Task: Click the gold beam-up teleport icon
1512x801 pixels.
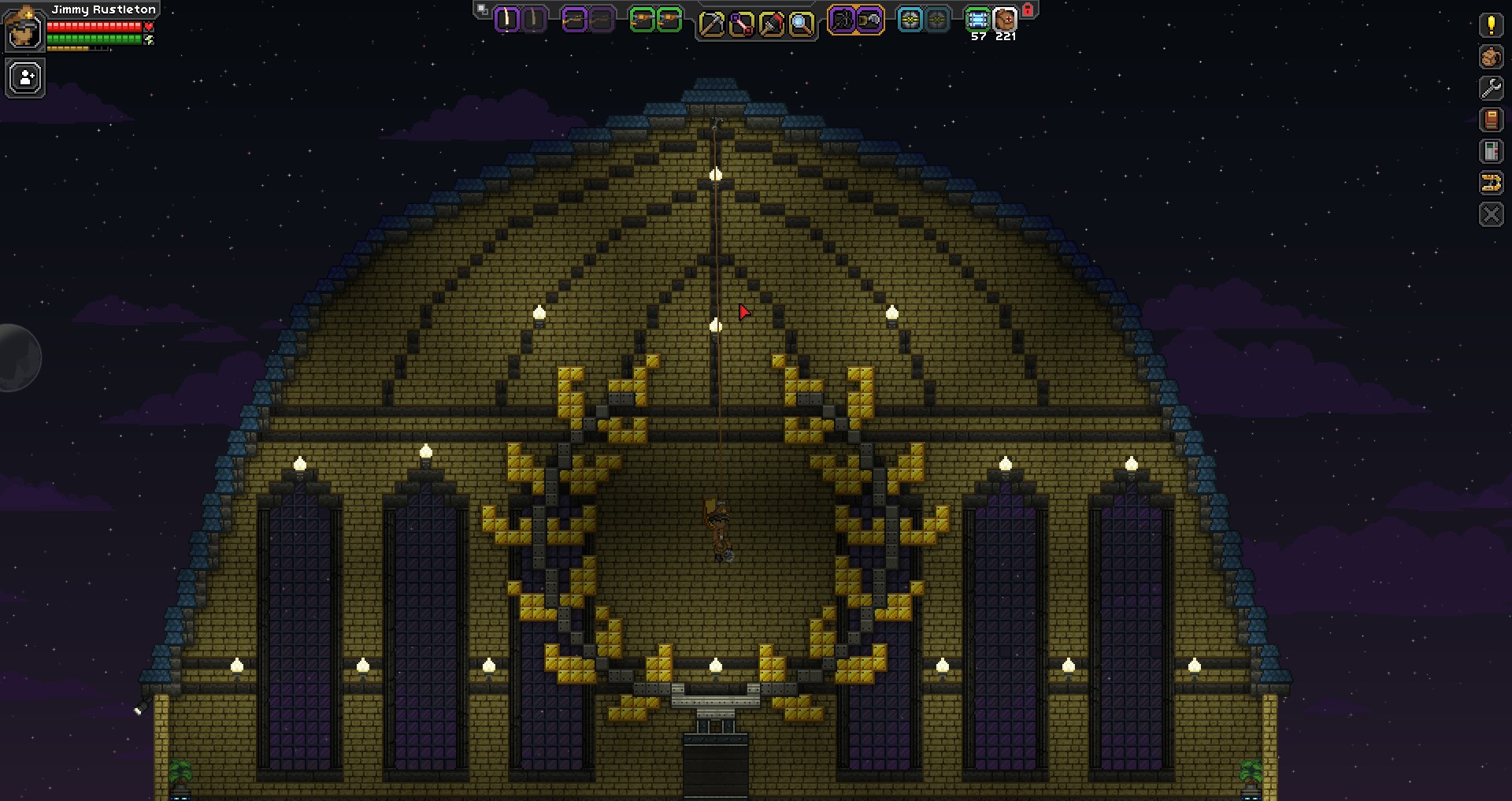Action: (1491, 183)
